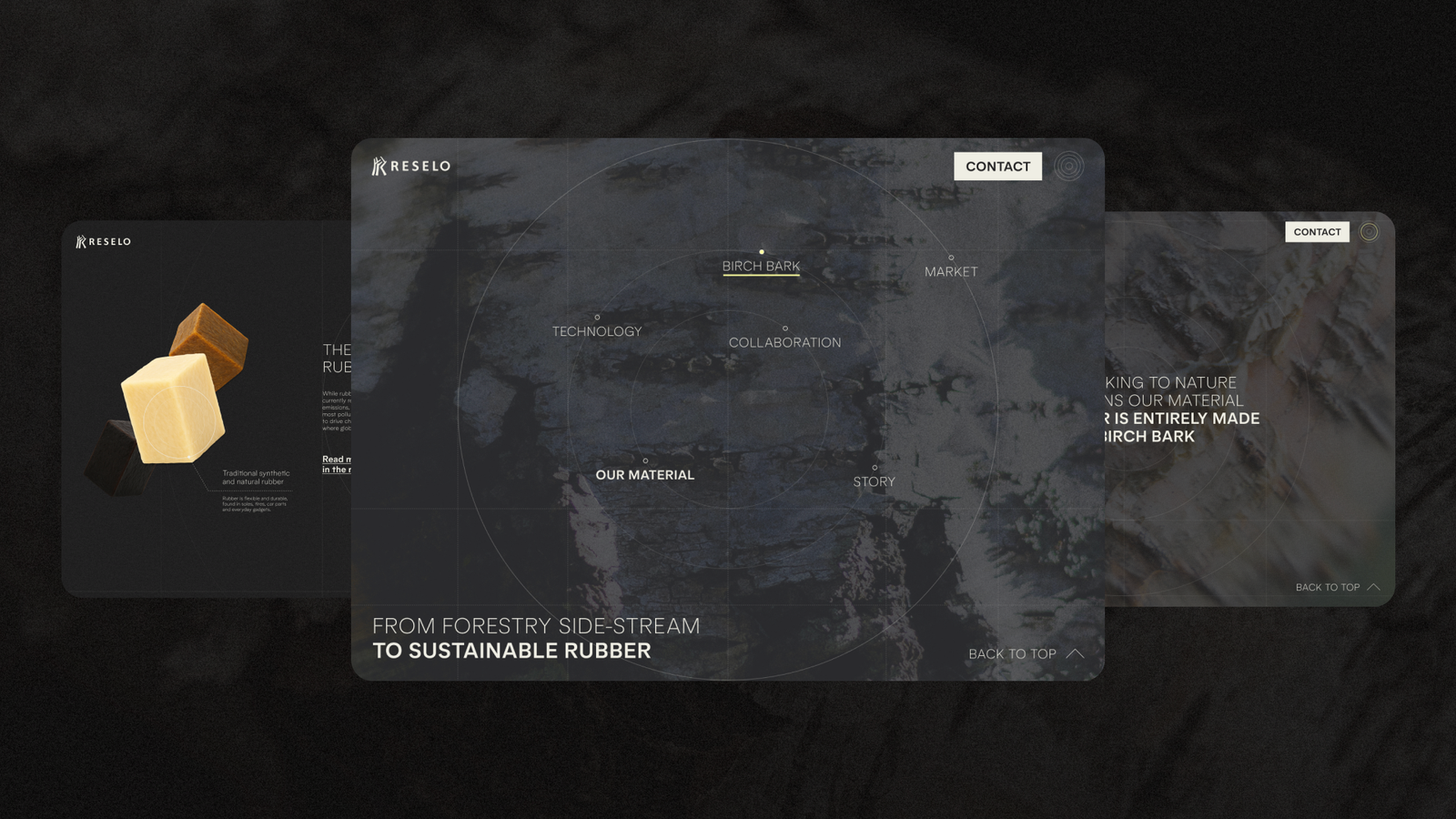Screen dimensions: 1456x819
Task: Open the BIRCH BARK section
Action: [x=761, y=266]
